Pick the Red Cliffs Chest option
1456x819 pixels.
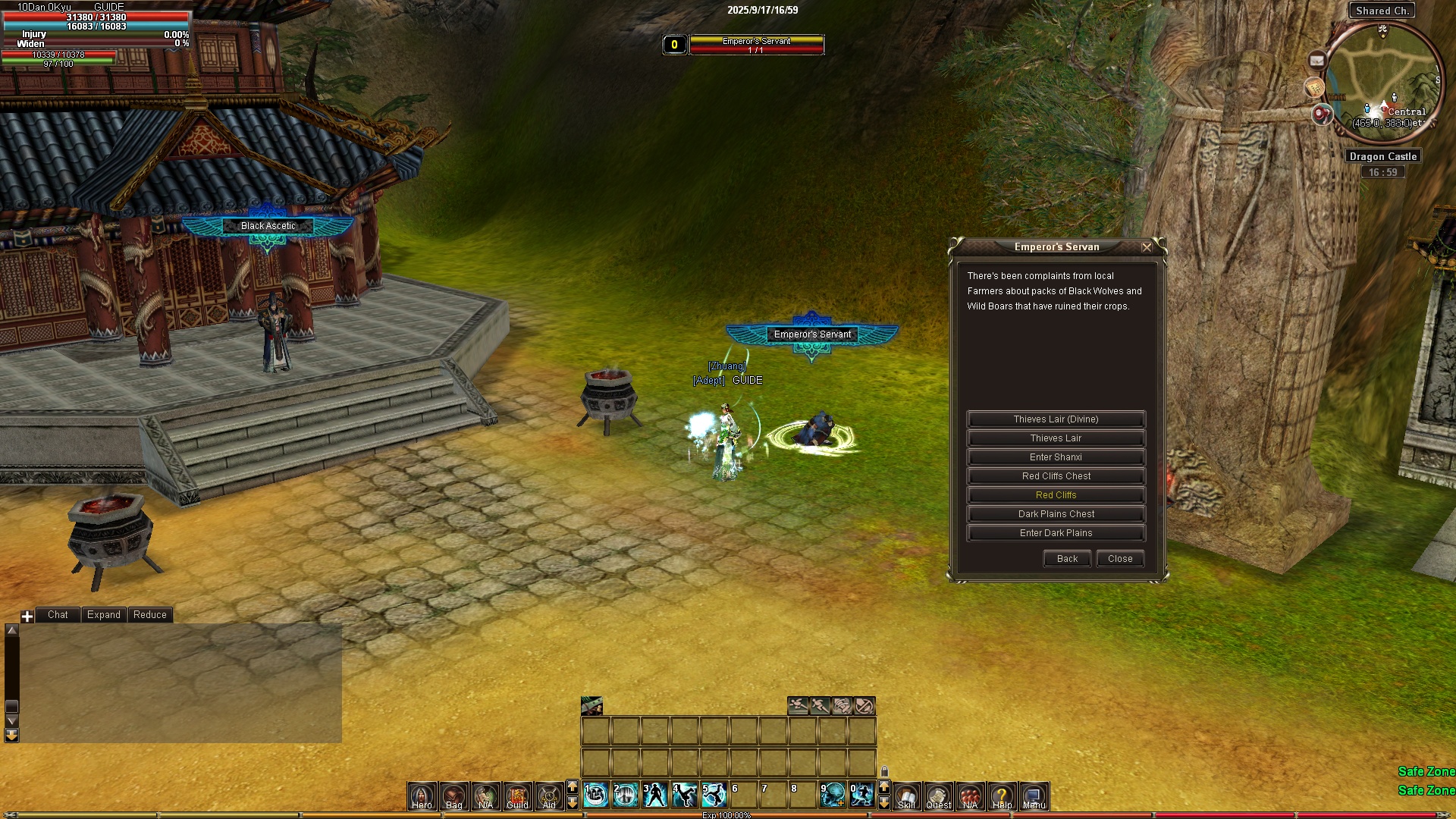tap(1056, 476)
